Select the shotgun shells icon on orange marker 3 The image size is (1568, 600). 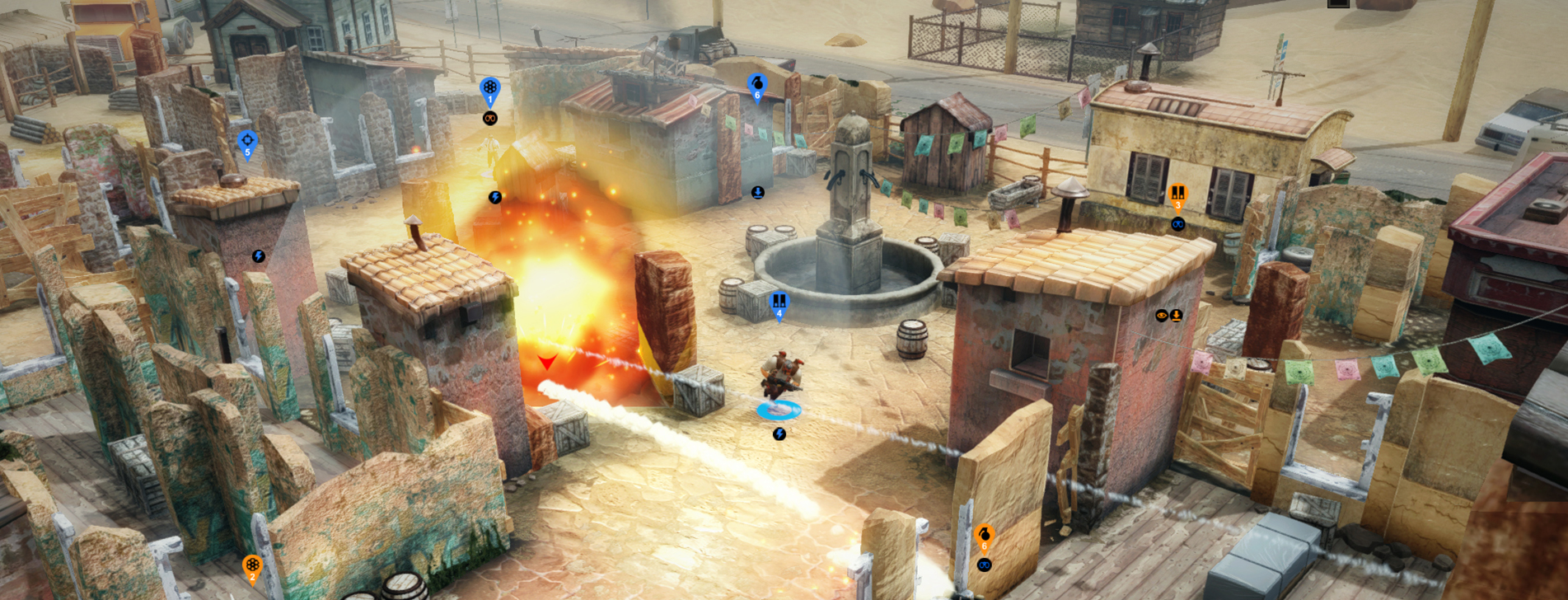pyautogui.click(x=1177, y=191)
